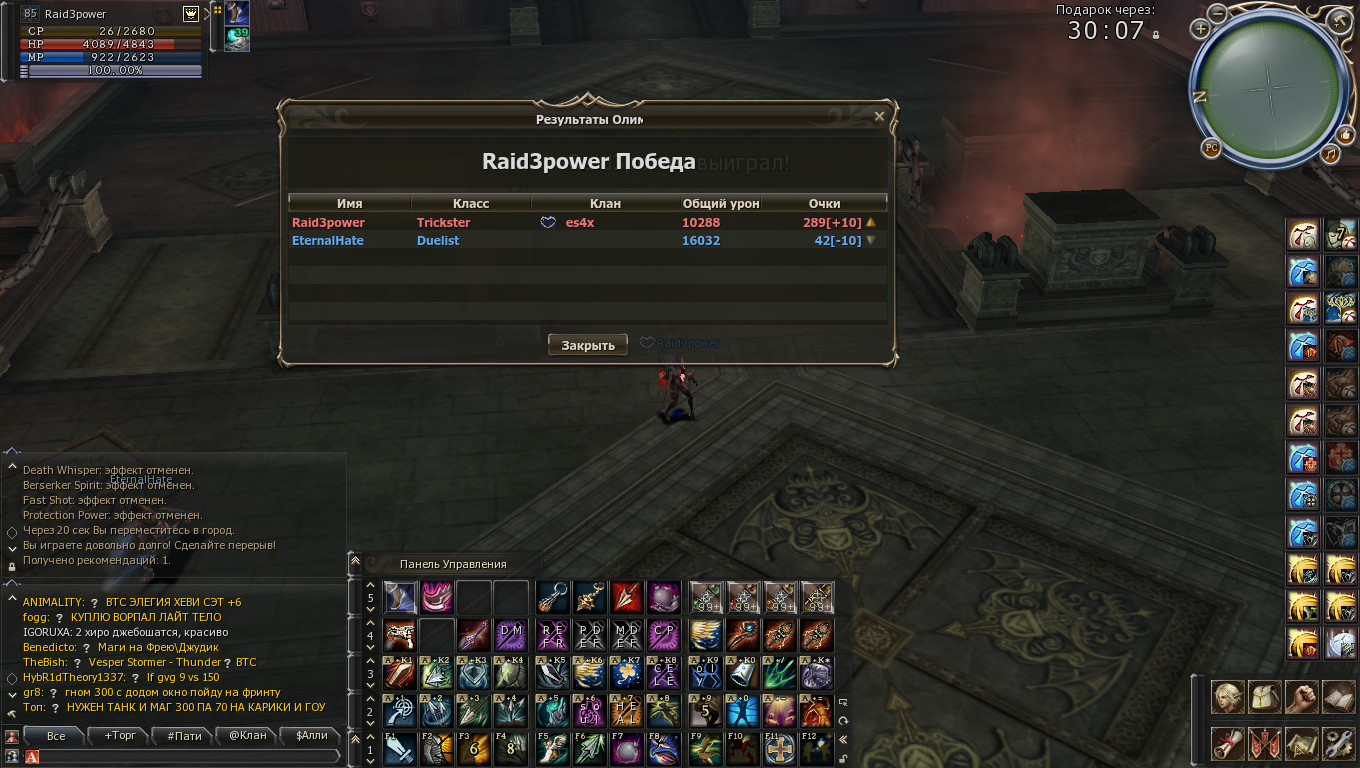The image size is (1360, 768).
Task: Focus the chat text input field
Action: tap(190, 757)
